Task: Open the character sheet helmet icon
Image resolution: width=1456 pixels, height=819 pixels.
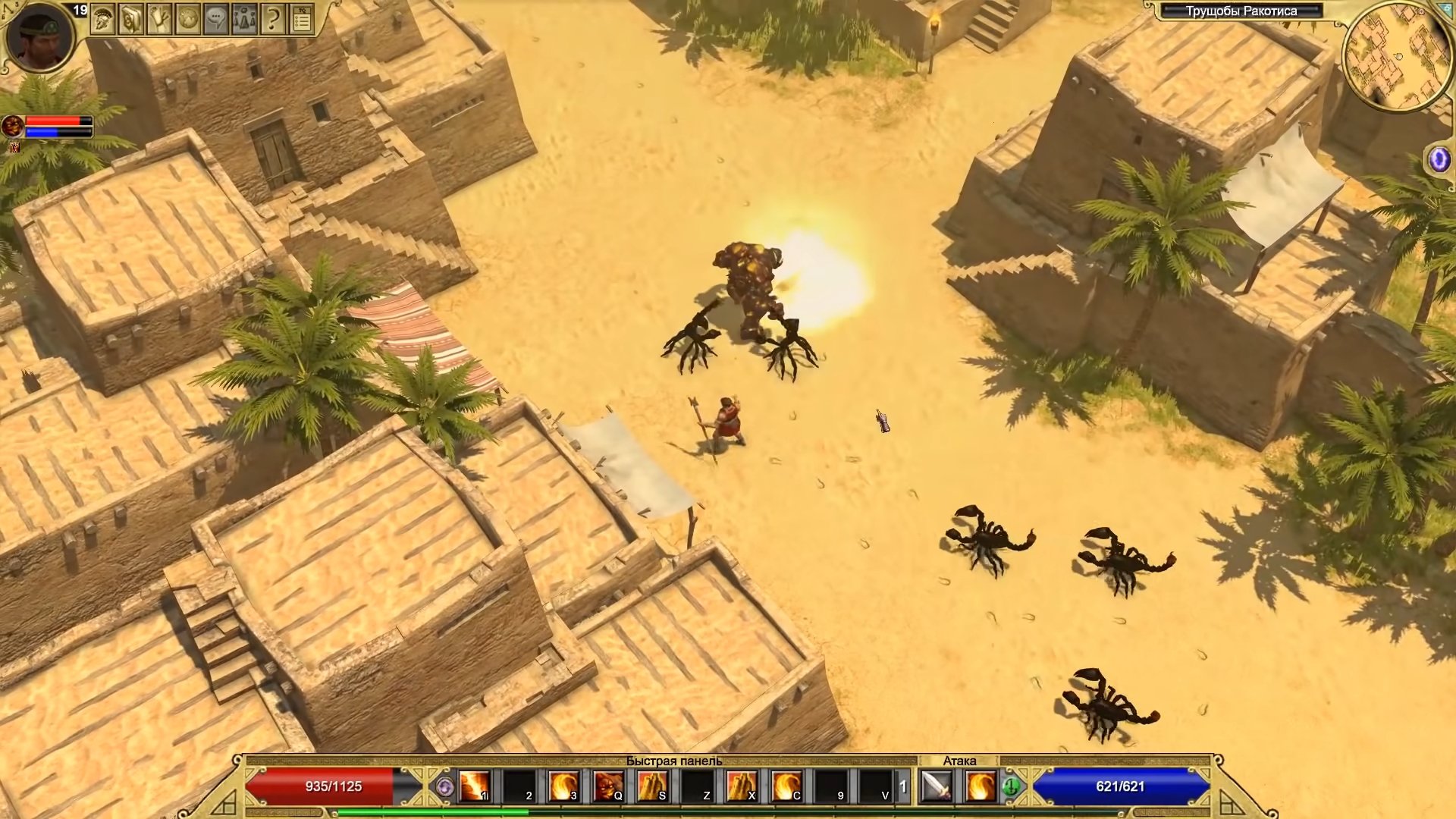Action: click(102, 20)
